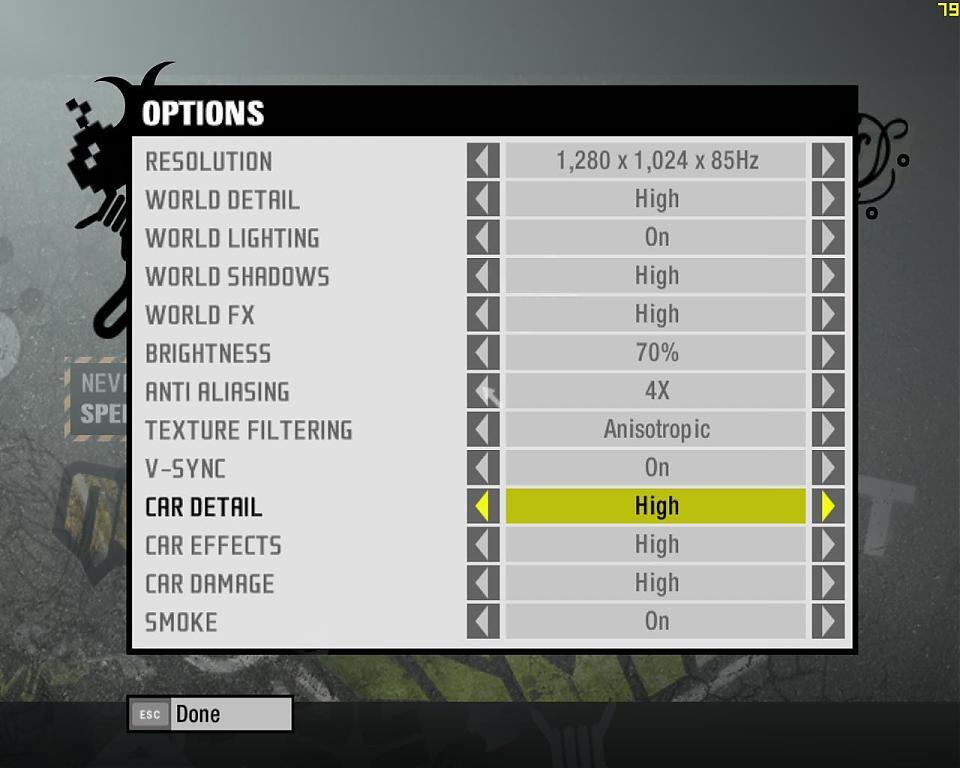The image size is (960, 768).
Task: Decrease World Shadows quality left arrow
Action: 483,276
